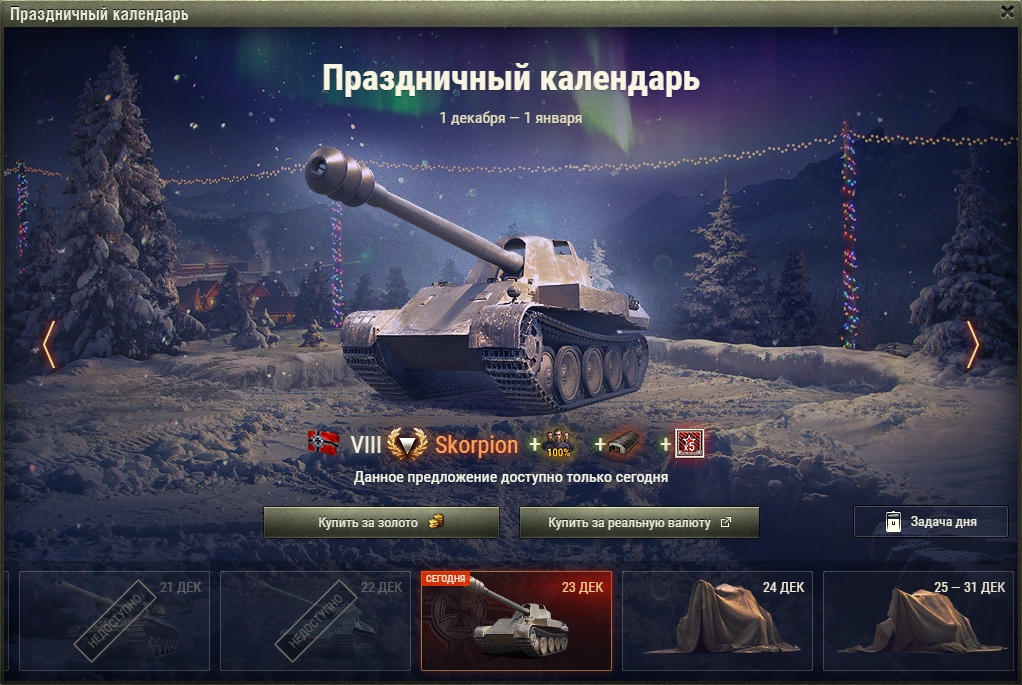
Task: Select the covered 24 ДЕК tile
Action: pos(716,620)
